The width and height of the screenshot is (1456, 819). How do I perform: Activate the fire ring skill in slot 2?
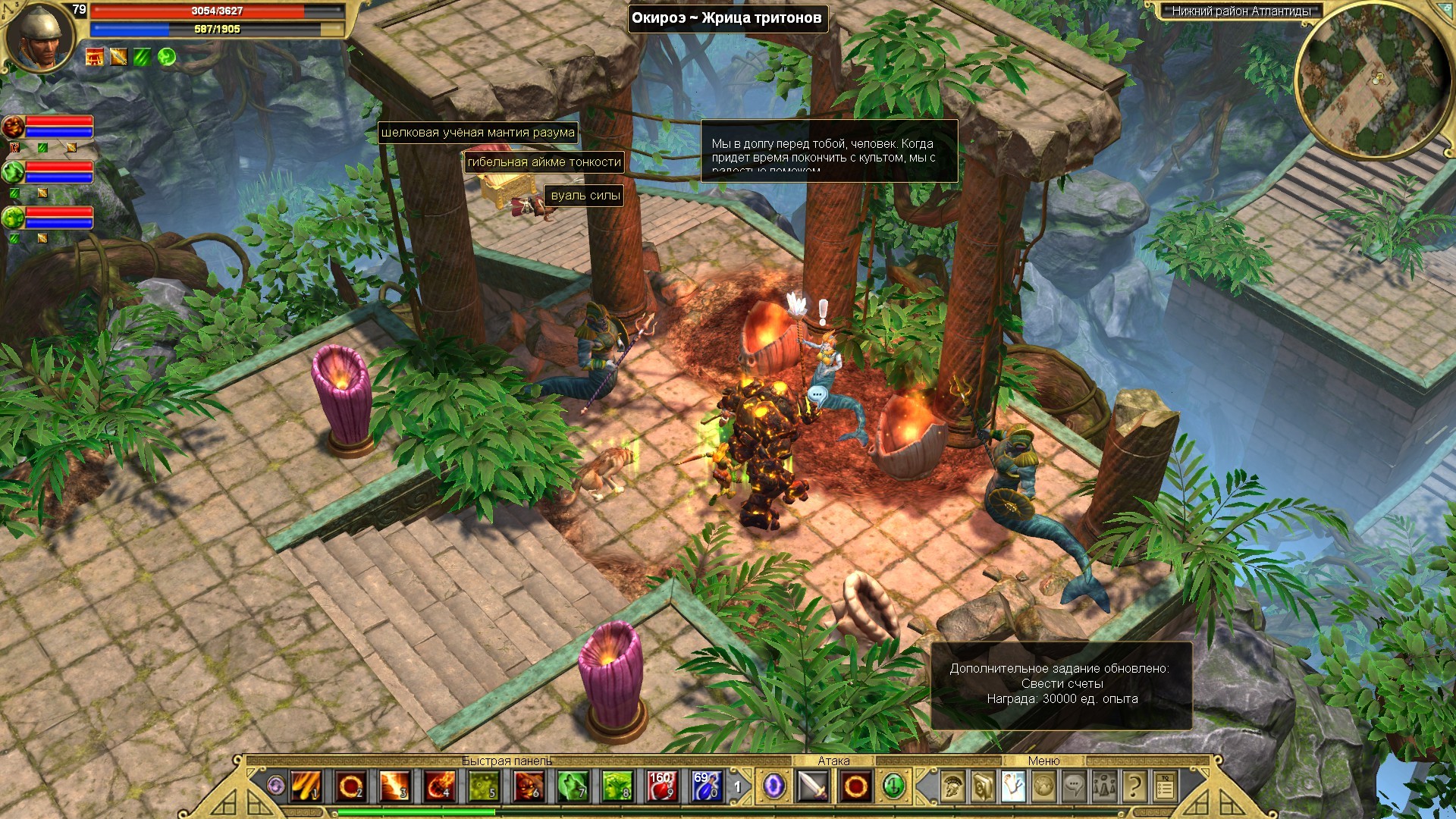350,786
